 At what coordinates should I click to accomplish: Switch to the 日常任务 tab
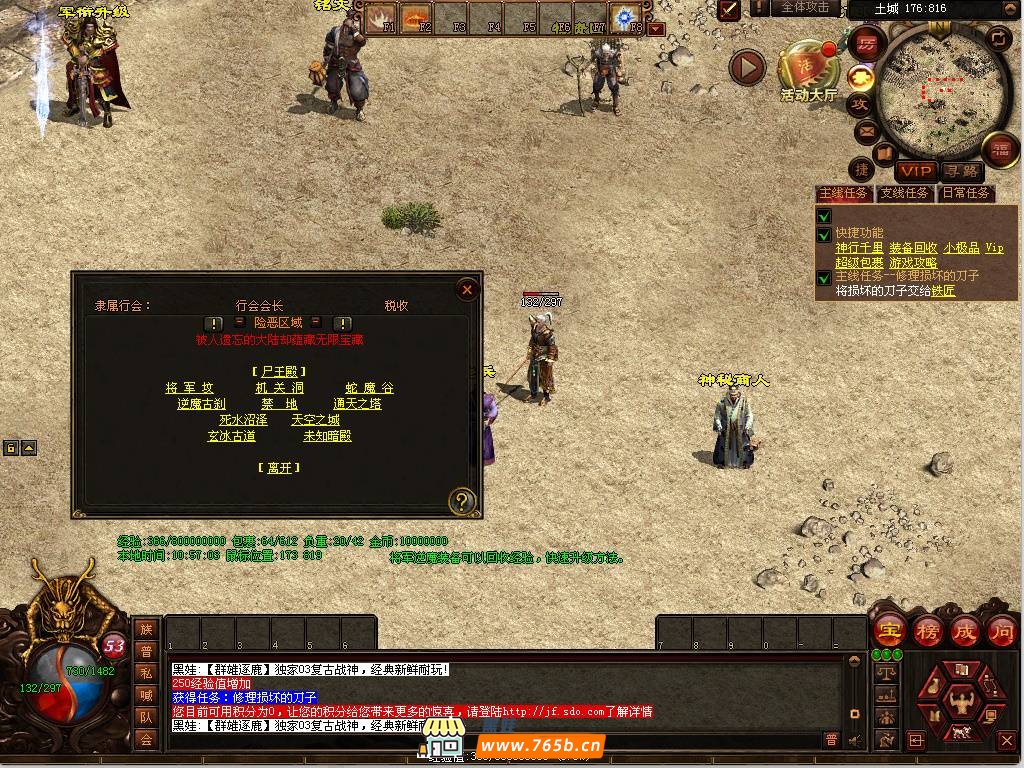965,193
